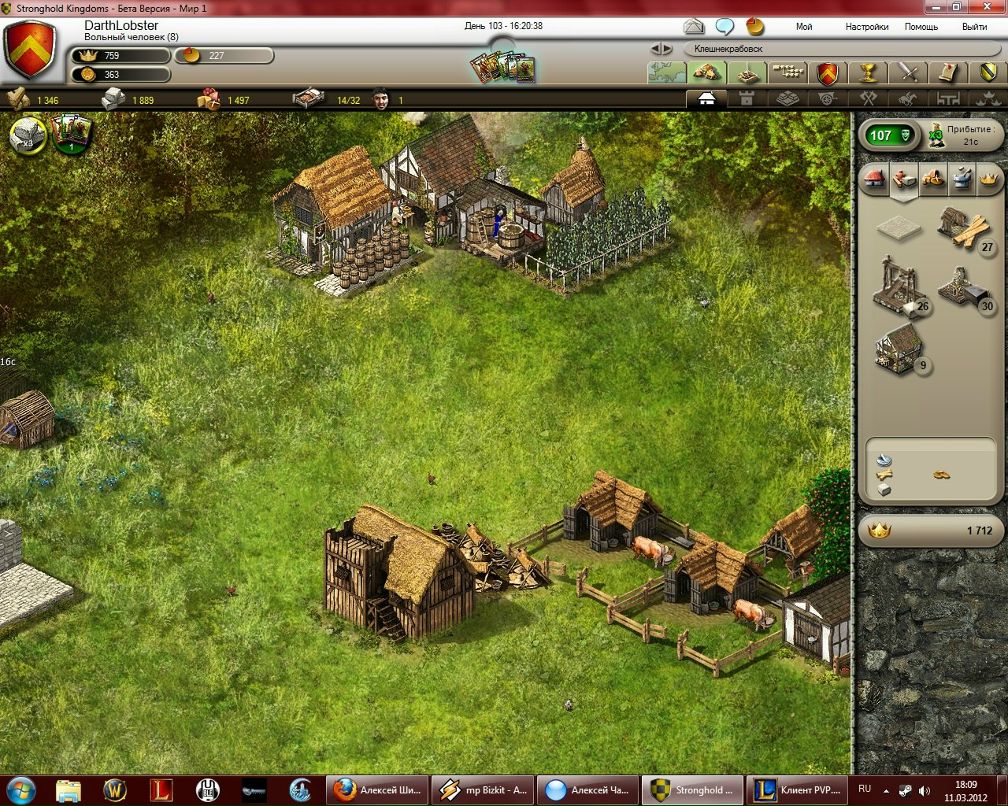Open the golden goblet quests tab
The image size is (1008, 806).
pos(867,72)
